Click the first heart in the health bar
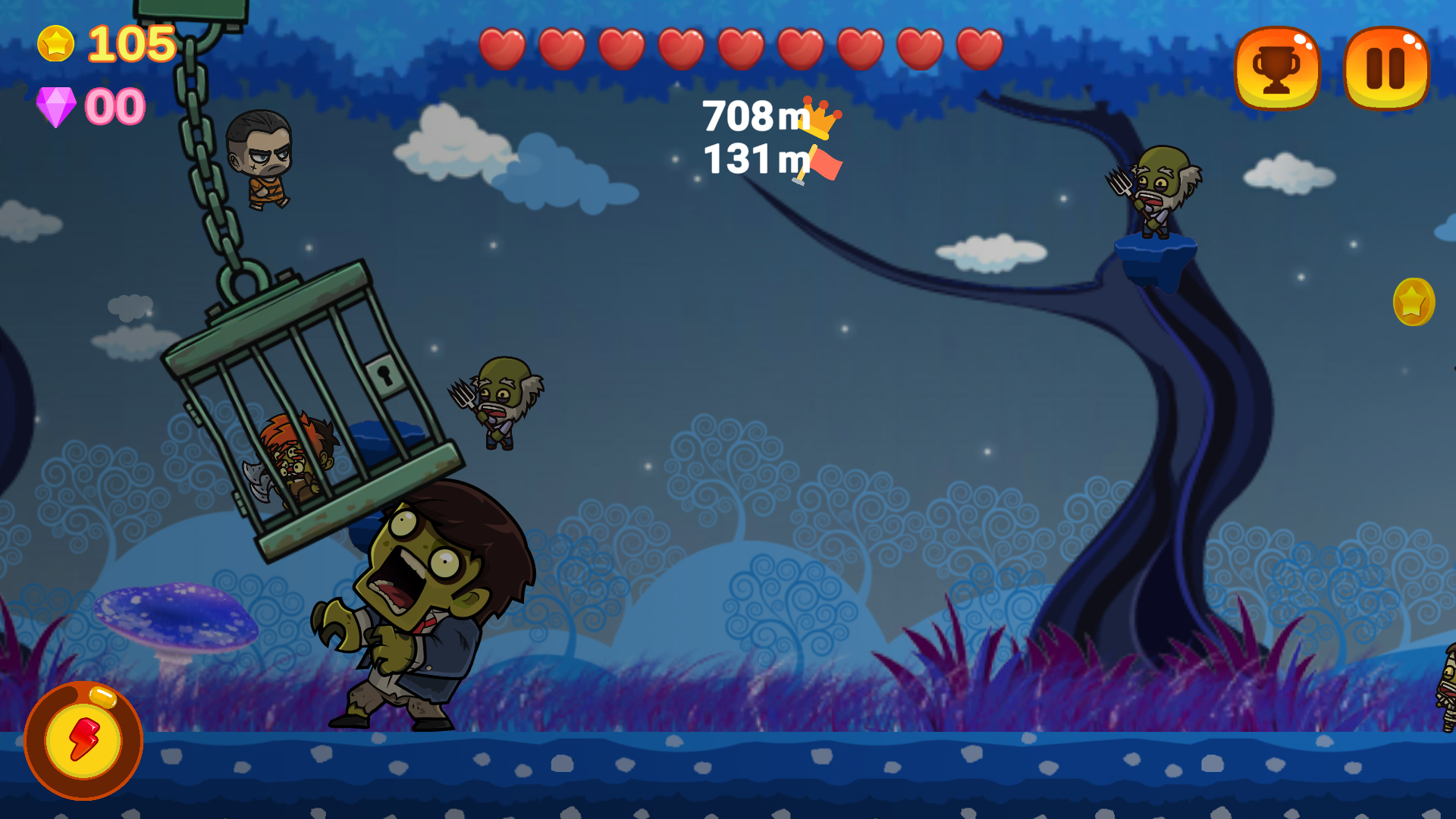Image resolution: width=1456 pixels, height=819 pixels. click(x=504, y=47)
